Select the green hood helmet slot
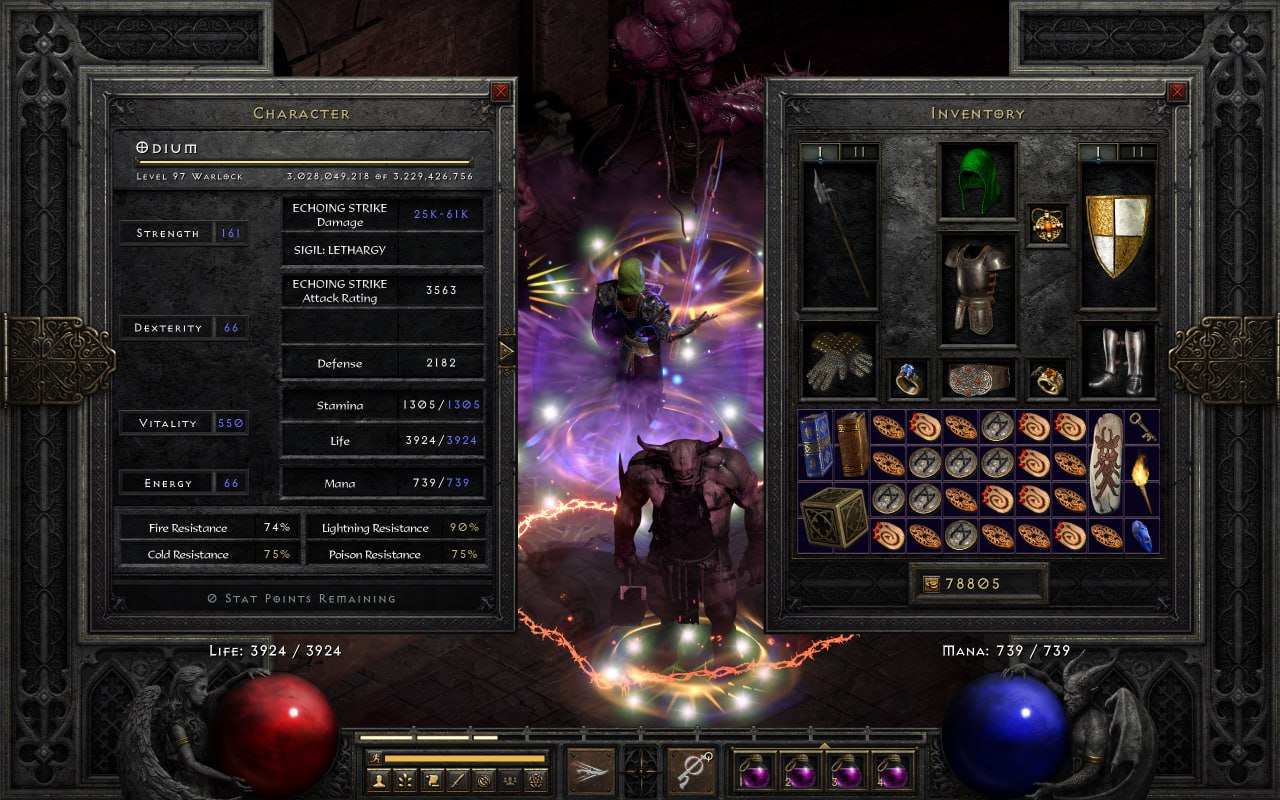 click(977, 182)
